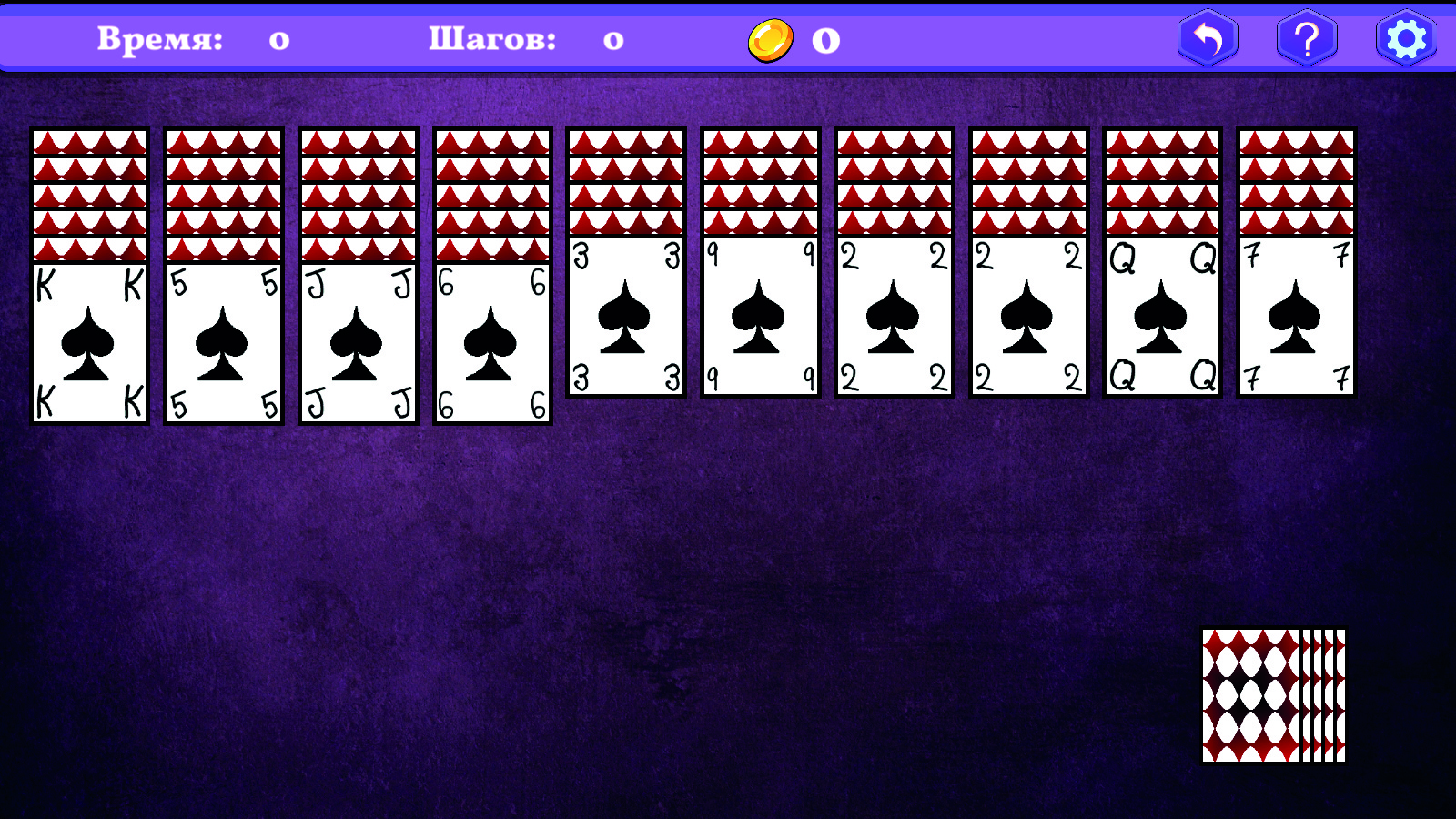Select the 6 of Spades
The width and height of the screenshot is (1456, 819).
pyautogui.click(x=491, y=341)
